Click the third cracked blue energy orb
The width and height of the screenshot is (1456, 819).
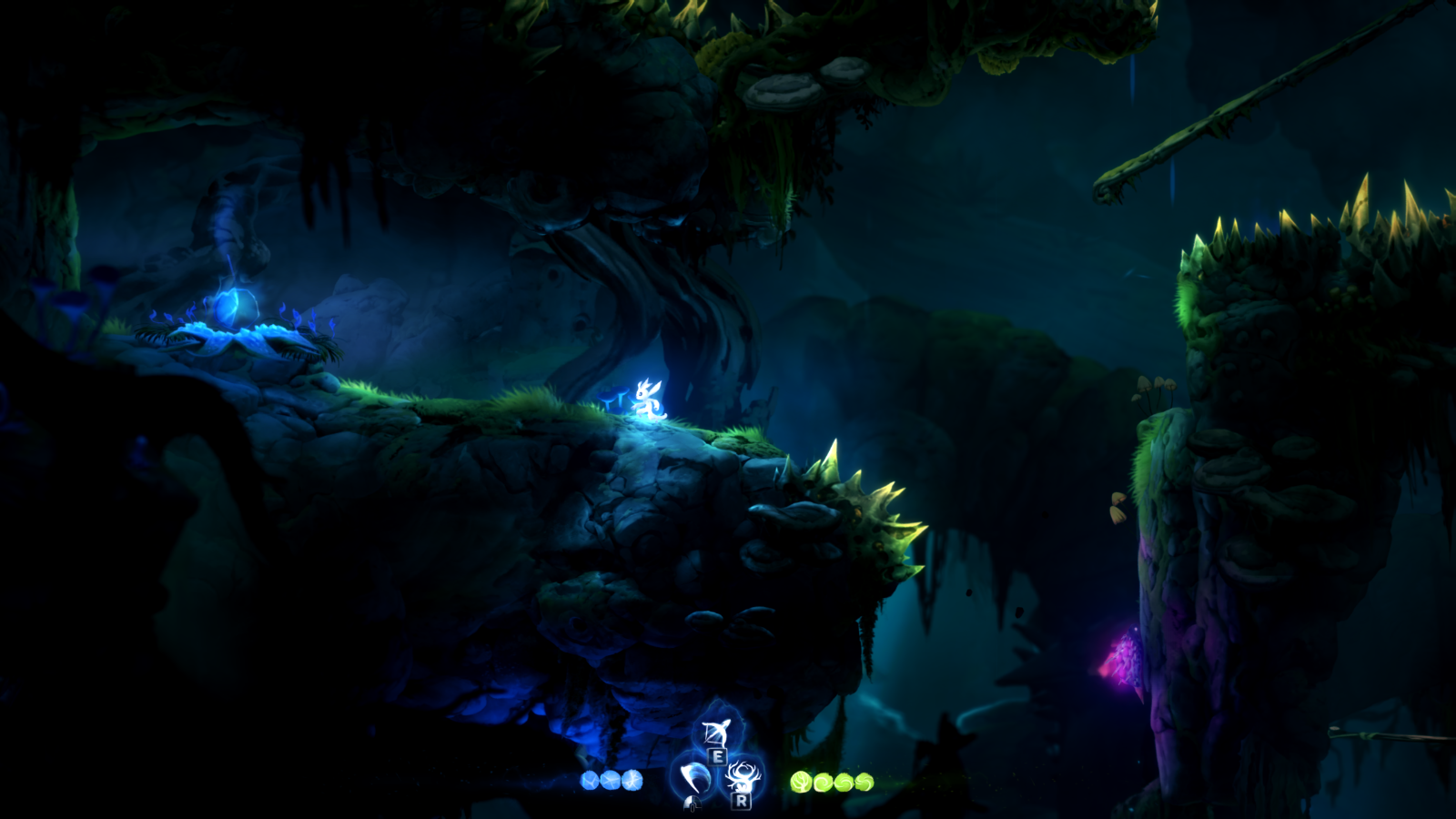[x=632, y=781]
